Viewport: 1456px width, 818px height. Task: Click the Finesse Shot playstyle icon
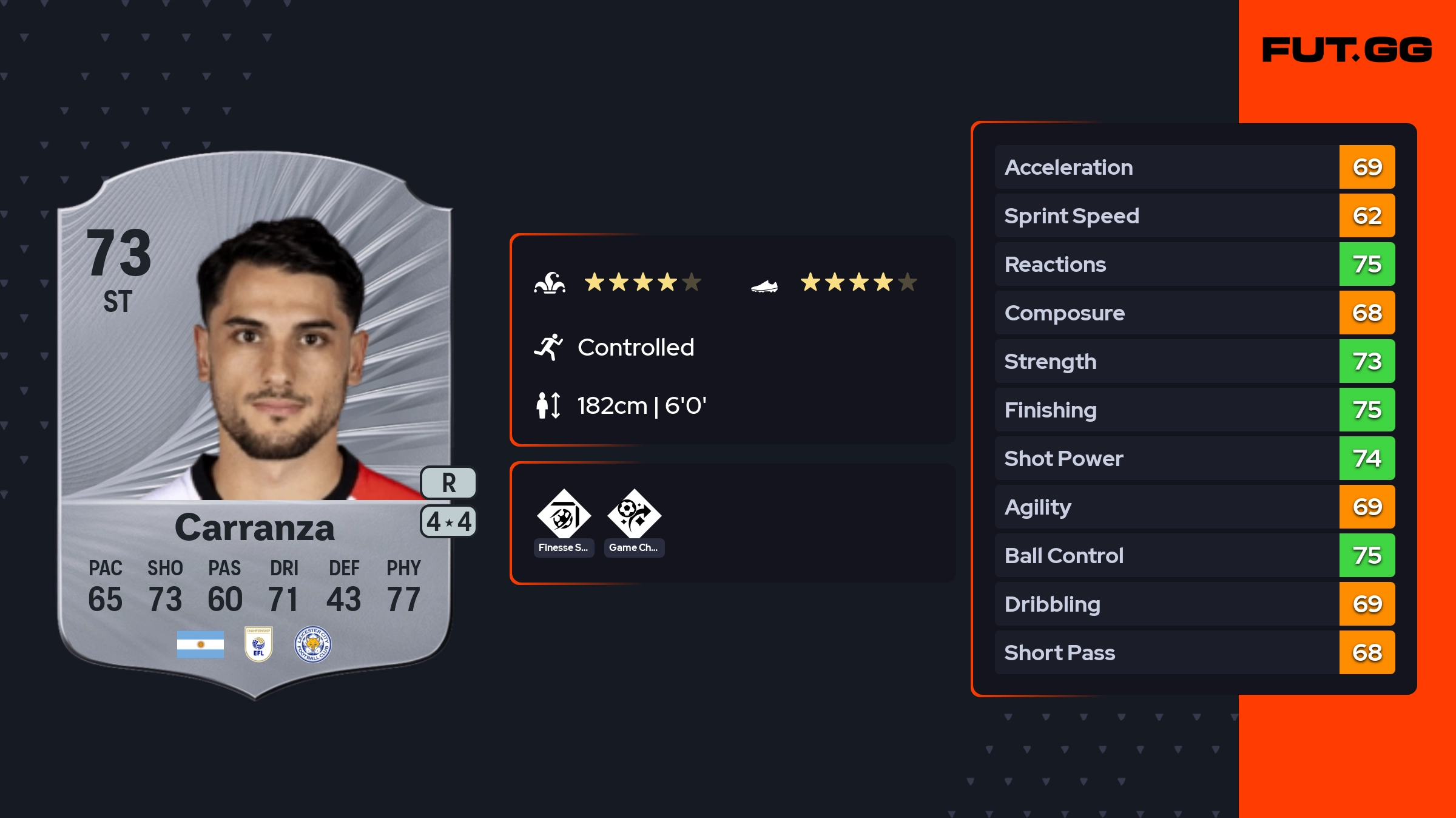pyautogui.click(x=564, y=516)
